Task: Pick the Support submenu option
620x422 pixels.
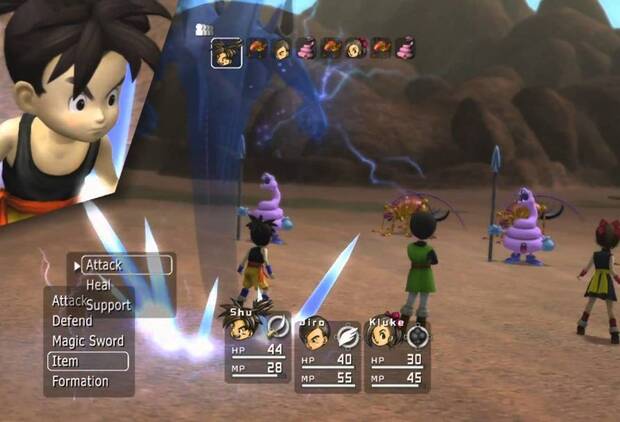Action: tap(108, 304)
